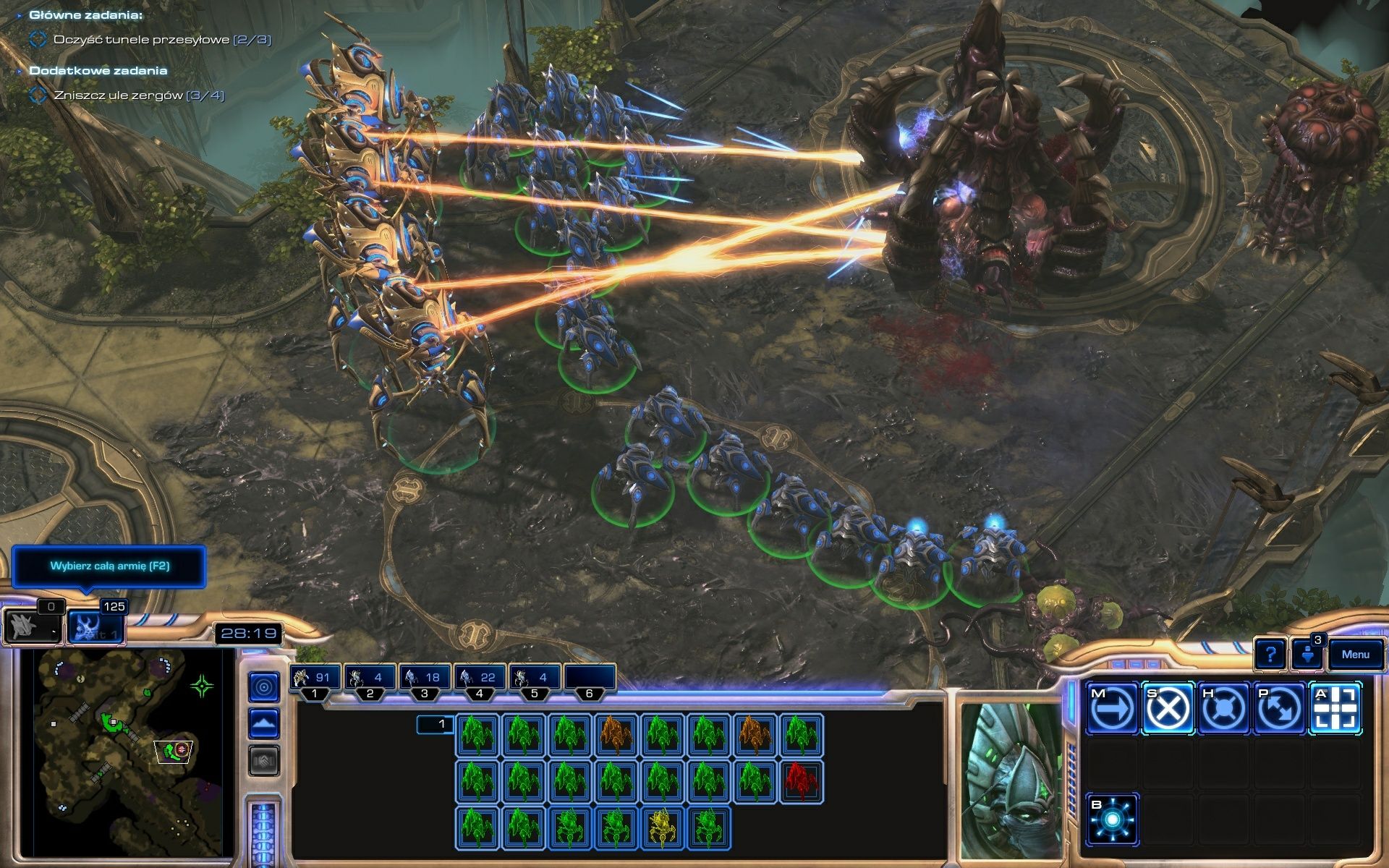Toggle the alliance colors handshake button
The height and width of the screenshot is (868, 1389).
click(x=264, y=758)
